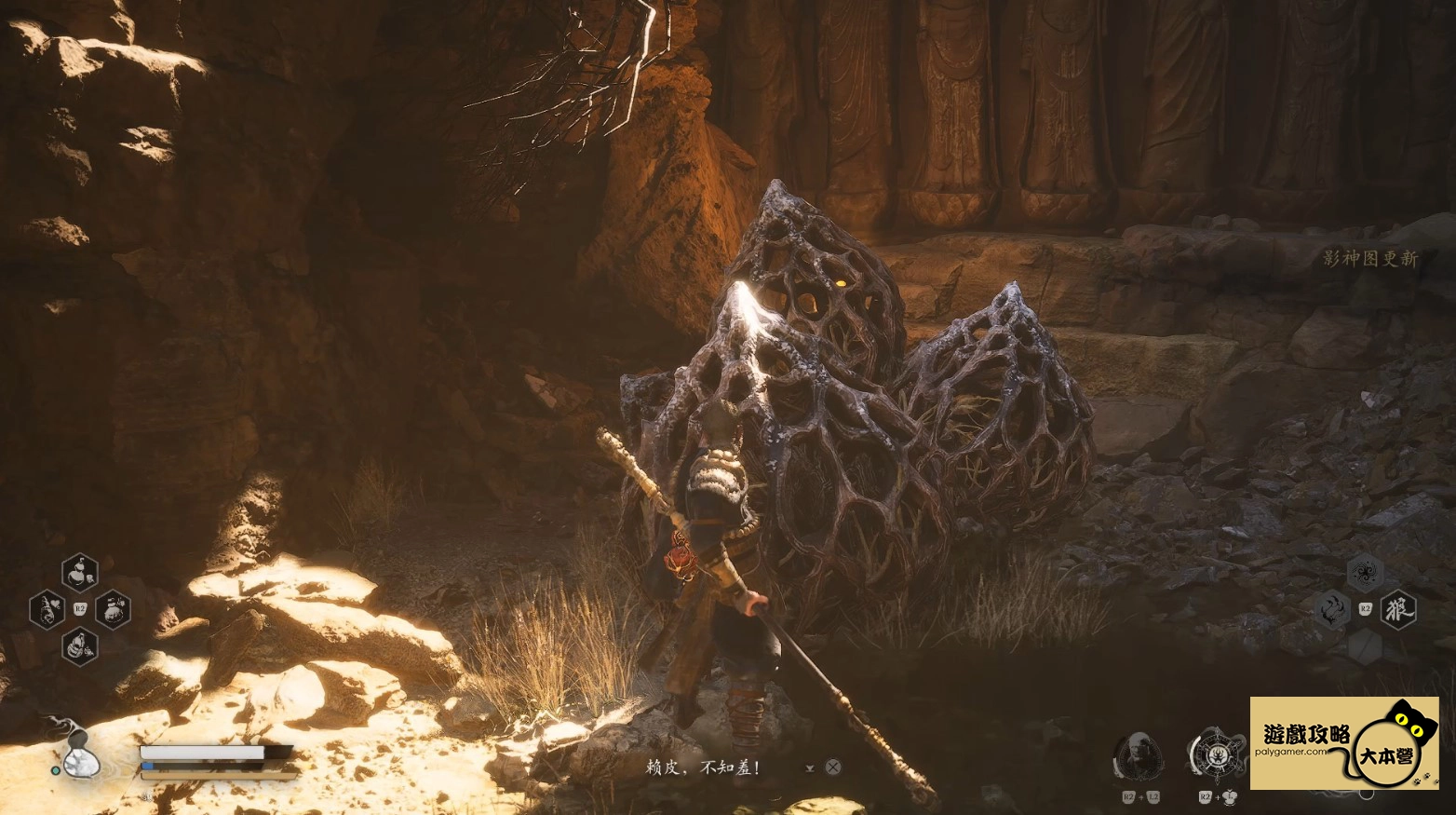Image resolution: width=1456 pixels, height=815 pixels.
Task: Cast the swirling smoke burst spell
Action: (x=1365, y=574)
